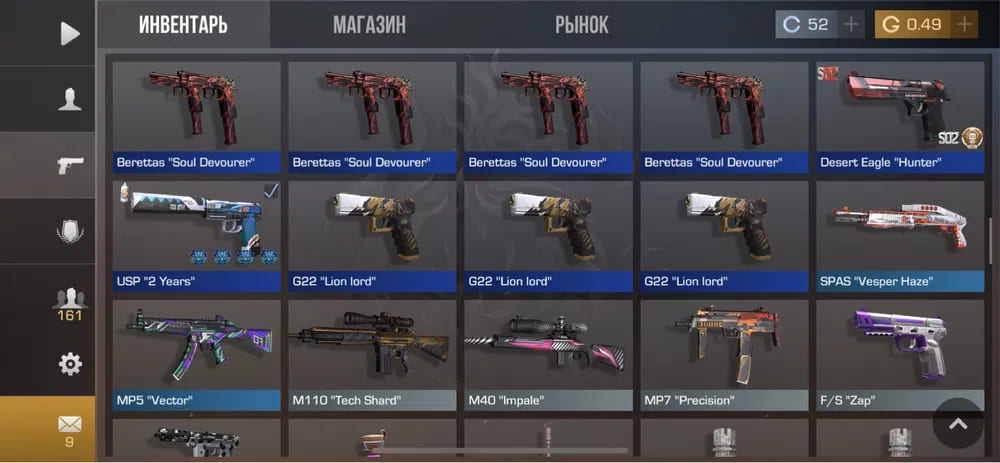Choose the SPAS "Vesper Haze" skin
The width and height of the screenshot is (1000, 463).
pos(899,235)
